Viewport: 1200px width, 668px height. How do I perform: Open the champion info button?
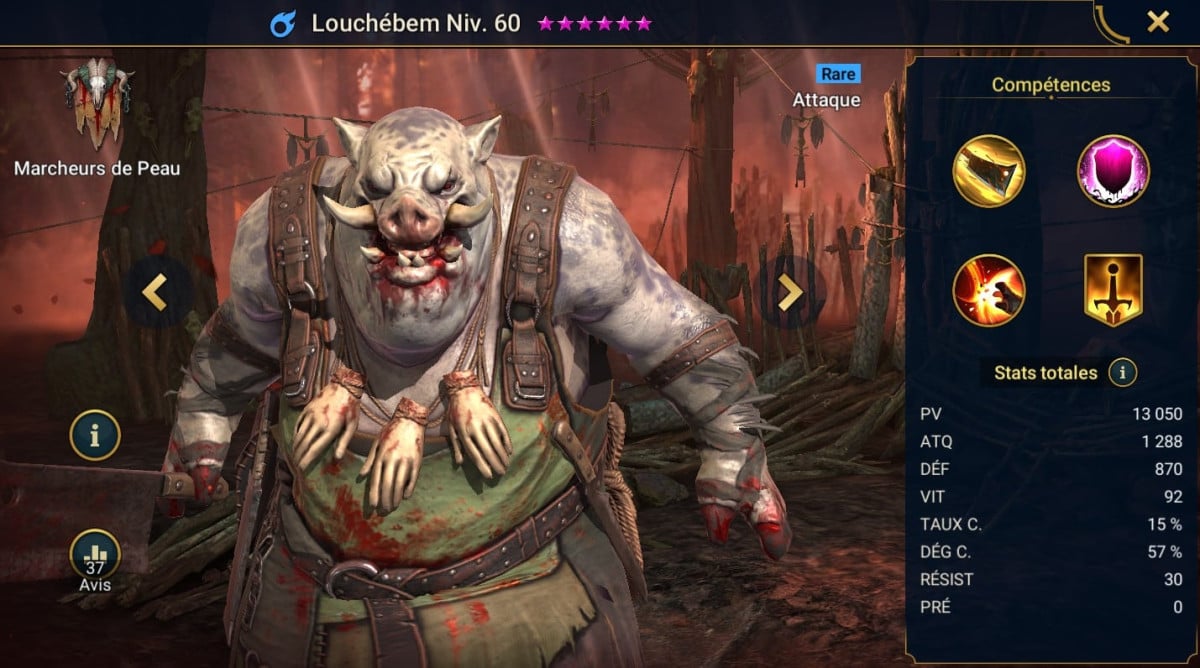(95, 436)
